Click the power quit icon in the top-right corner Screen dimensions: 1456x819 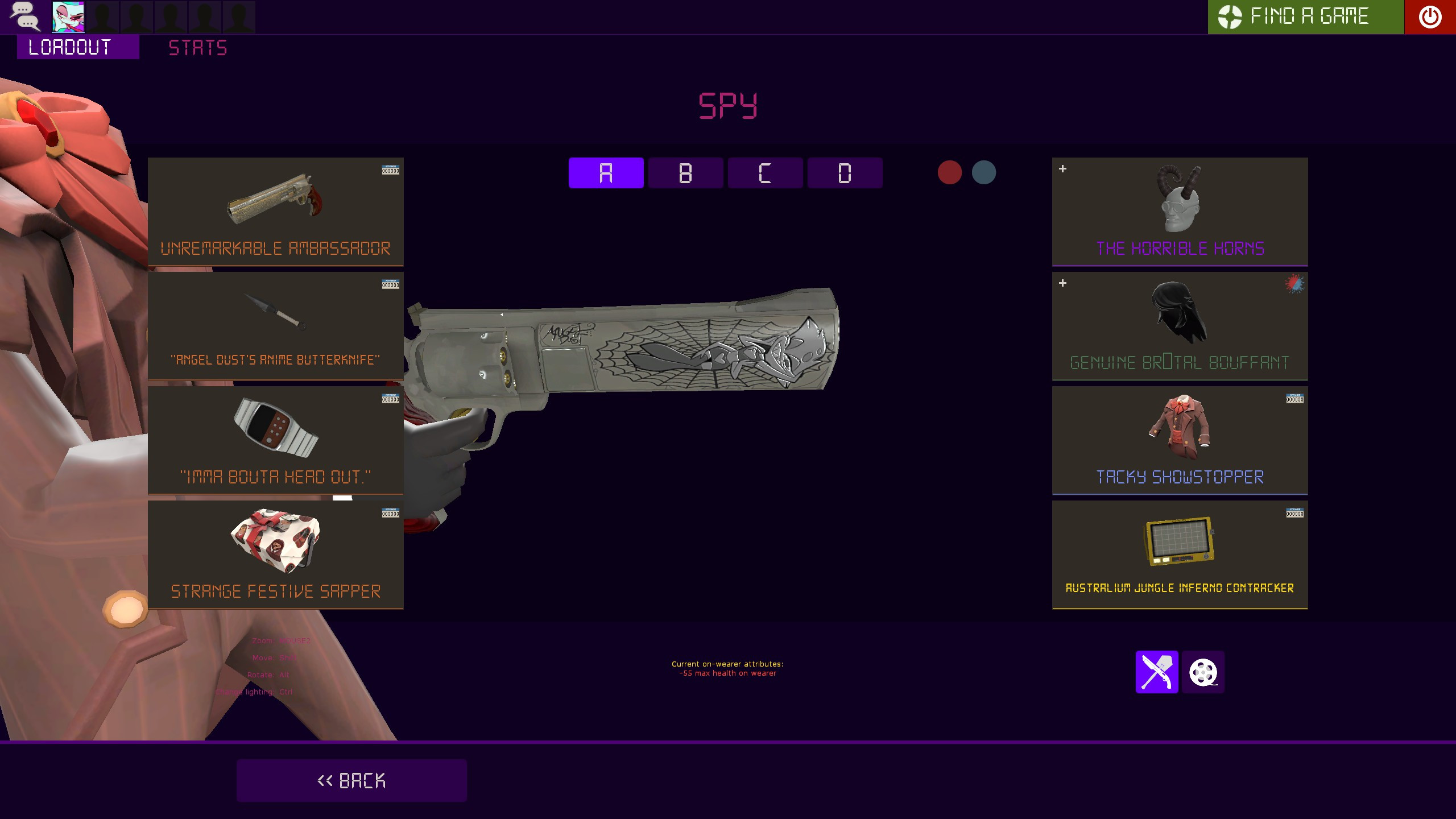pyautogui.click(x=1431, y=16)
